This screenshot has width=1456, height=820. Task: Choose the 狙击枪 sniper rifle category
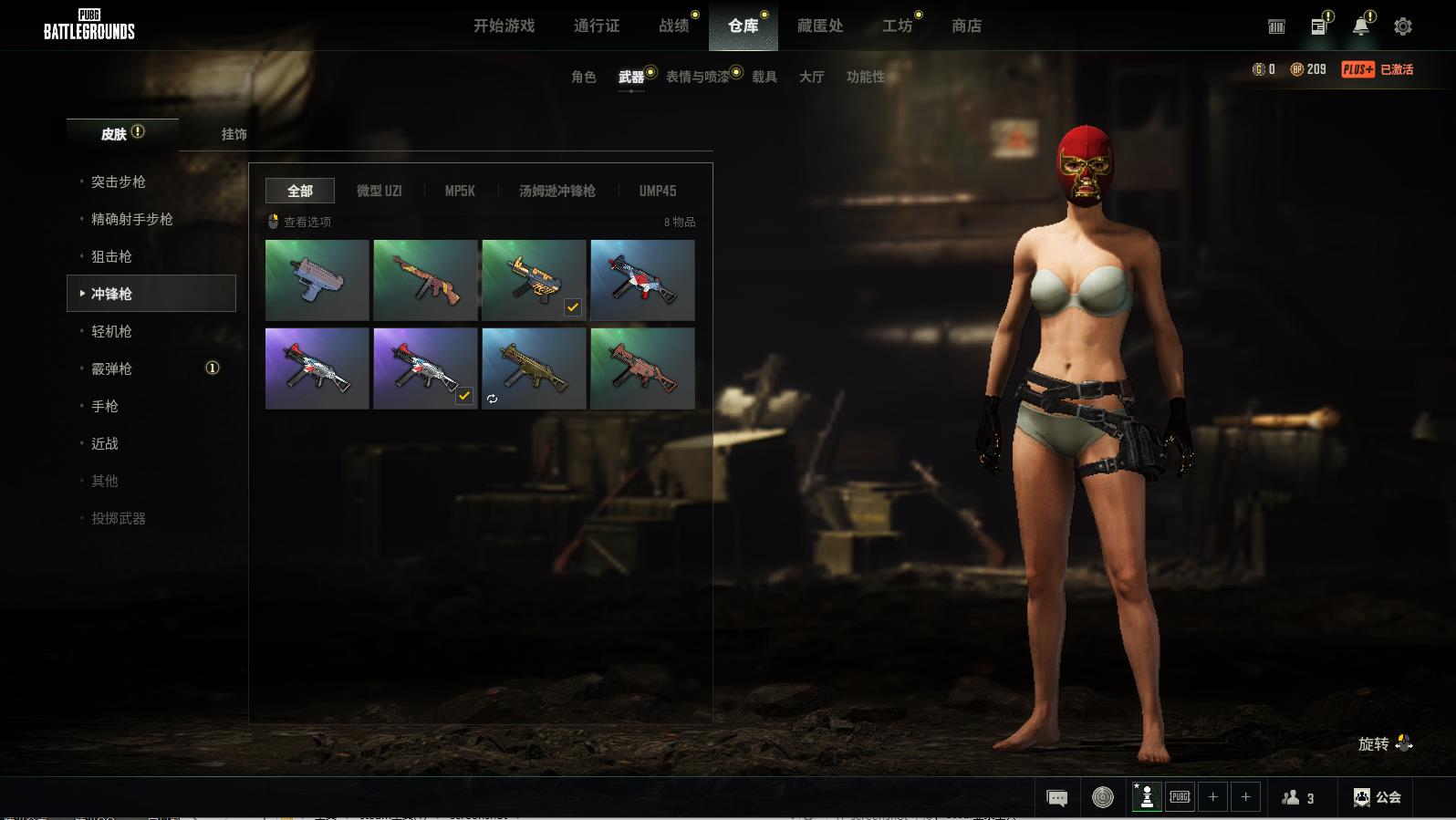[x=111, y=256]
